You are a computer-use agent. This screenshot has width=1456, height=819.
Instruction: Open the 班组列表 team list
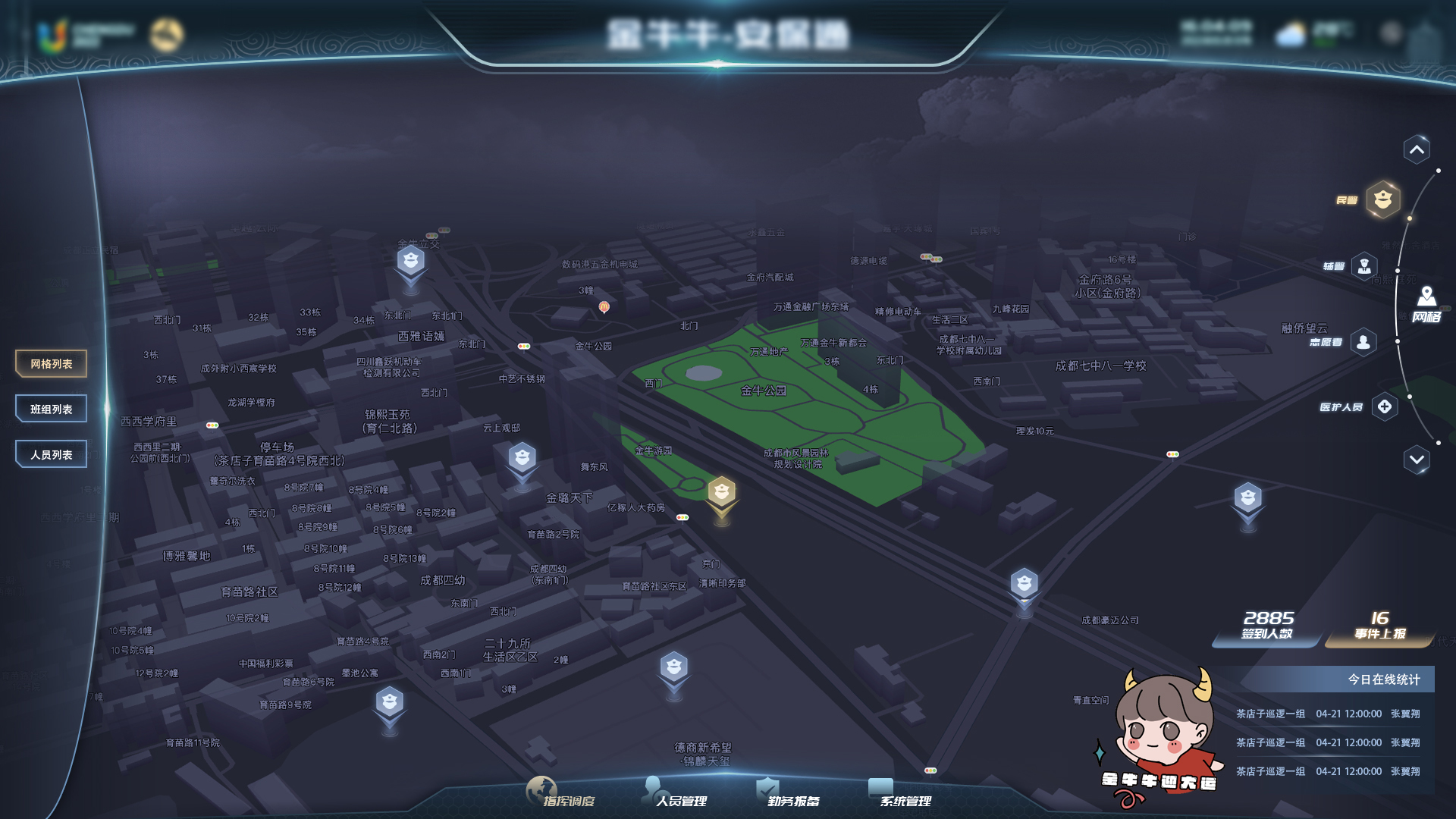coord(52,409)
